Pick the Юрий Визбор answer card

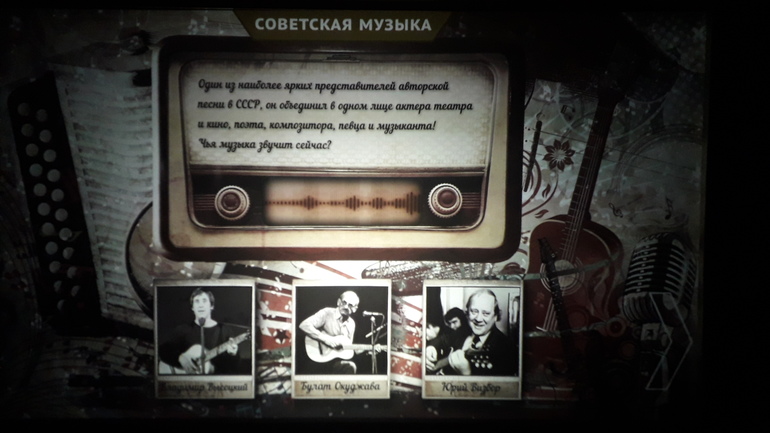[472, 338]
